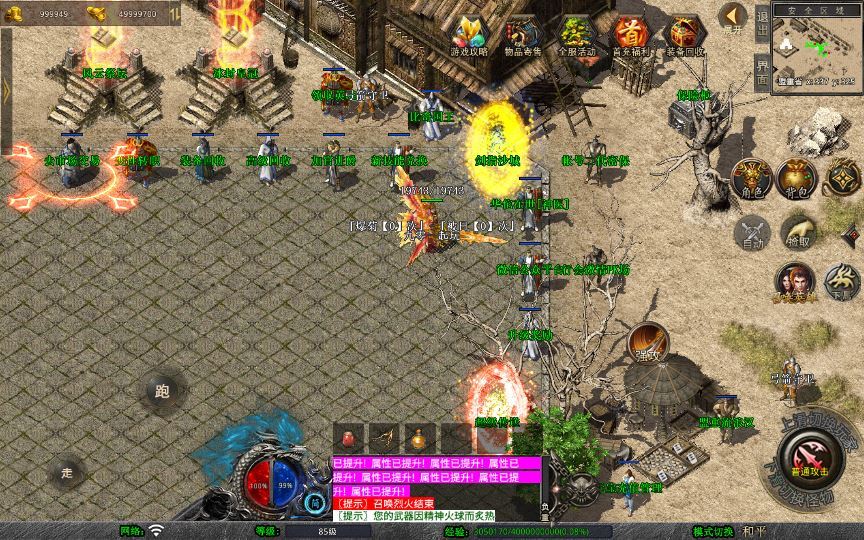Use the red potion quick slot
Screen dimensions: 864x540
pos(349,438)
